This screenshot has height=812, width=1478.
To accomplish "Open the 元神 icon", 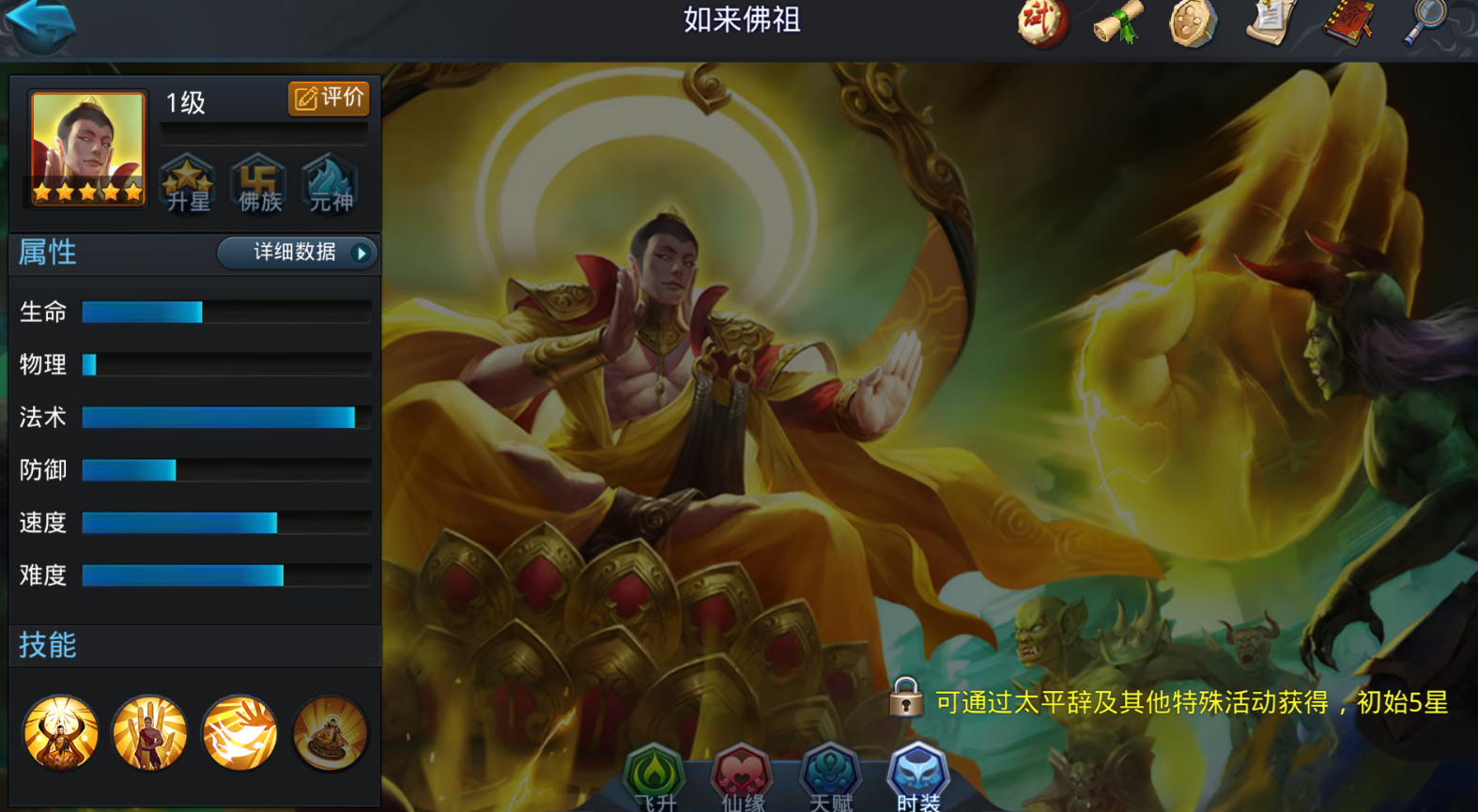I will pyautogui.click(x=329, y=184).
